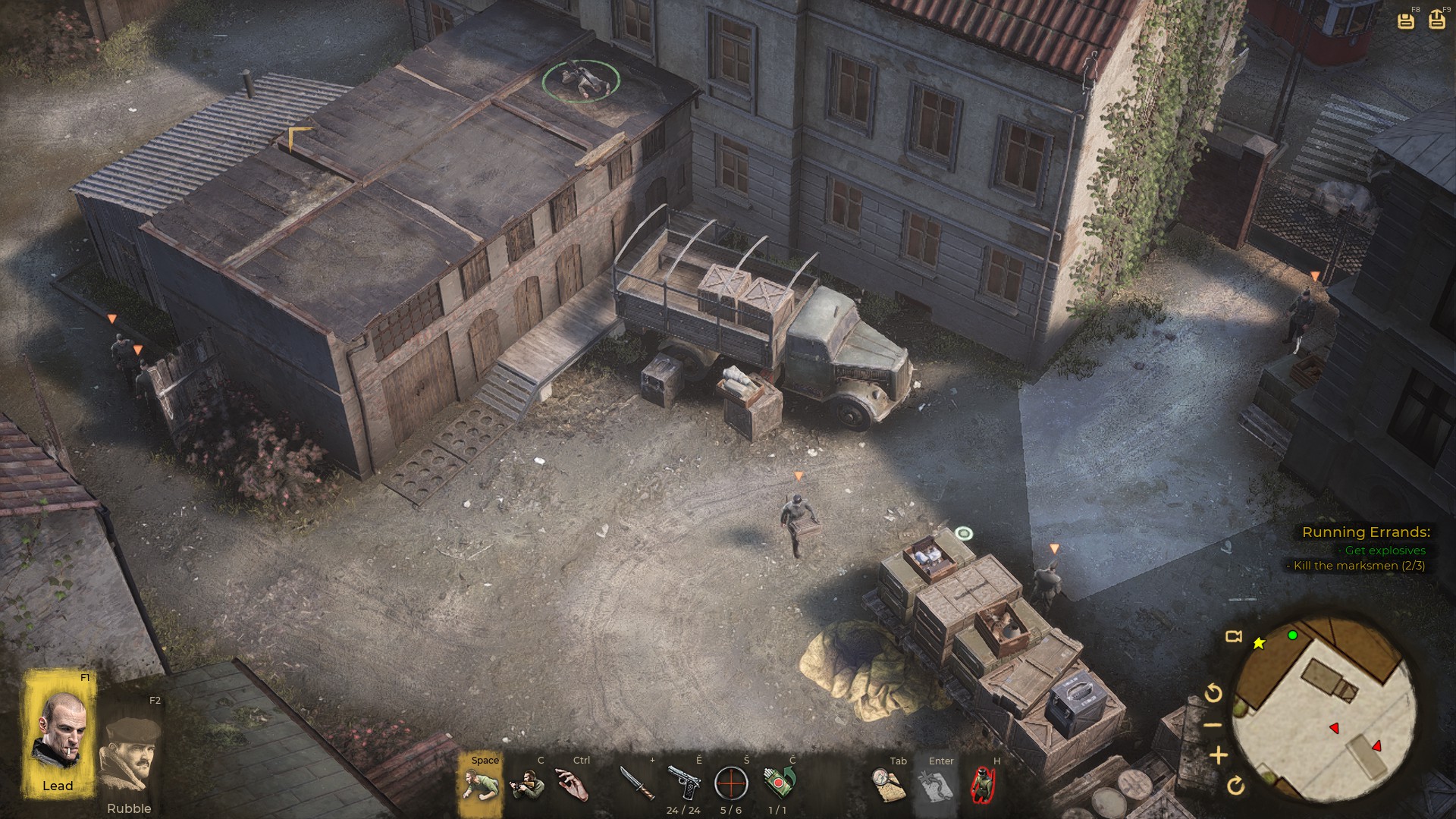Quick load using the disk with arrow
The image size is (1456, 819).
pos(1436,20)
